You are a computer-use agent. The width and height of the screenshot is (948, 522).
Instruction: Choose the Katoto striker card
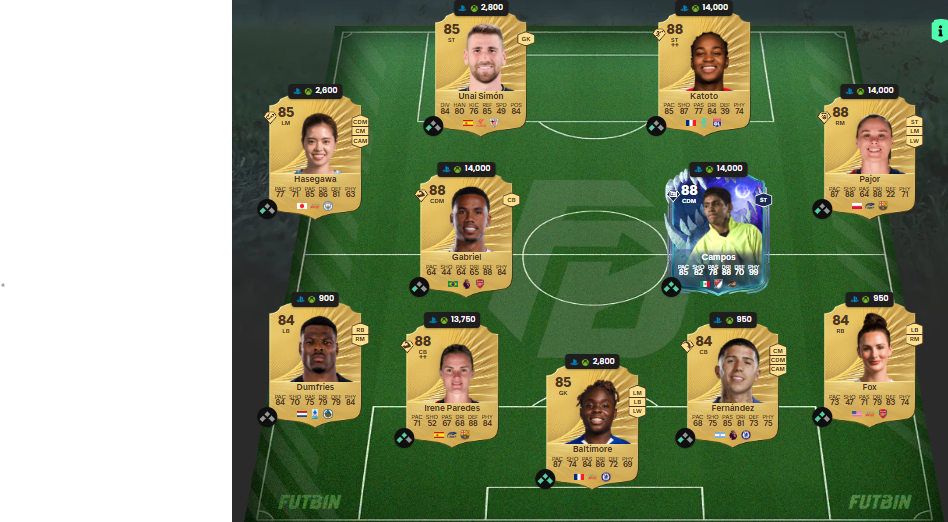(x=703, y=70)
